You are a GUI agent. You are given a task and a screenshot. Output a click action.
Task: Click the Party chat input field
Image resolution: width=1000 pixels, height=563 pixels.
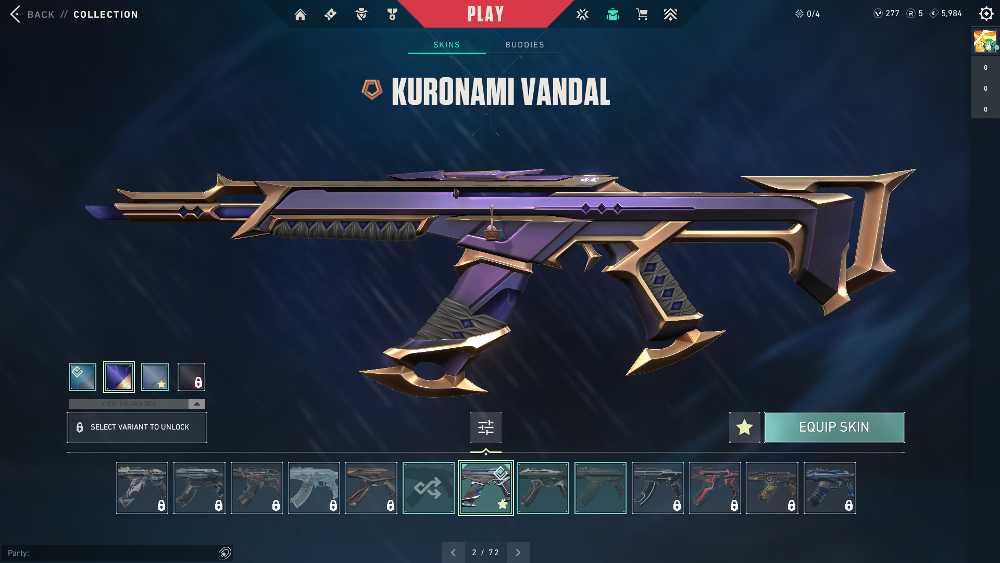(110, 553)
